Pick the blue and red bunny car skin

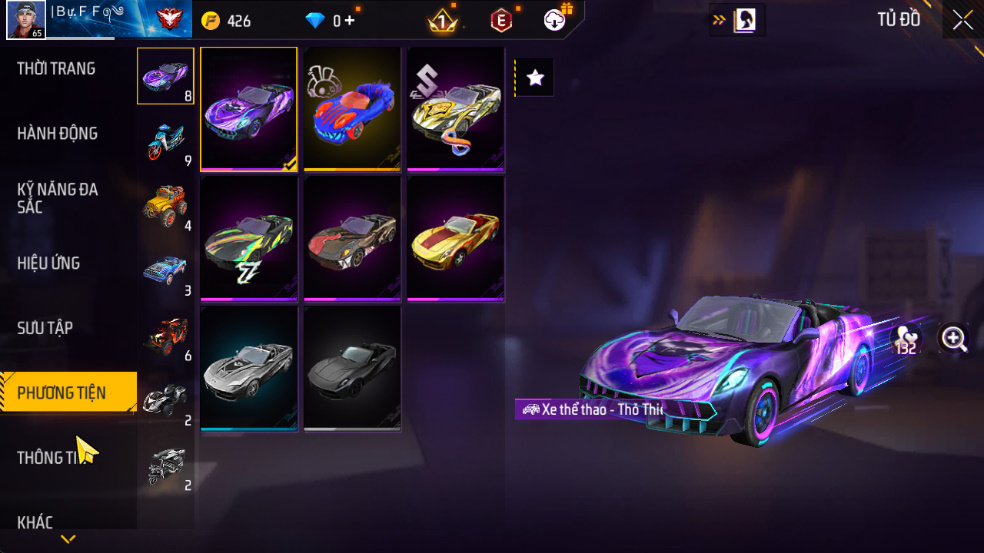tap(352, 109)
